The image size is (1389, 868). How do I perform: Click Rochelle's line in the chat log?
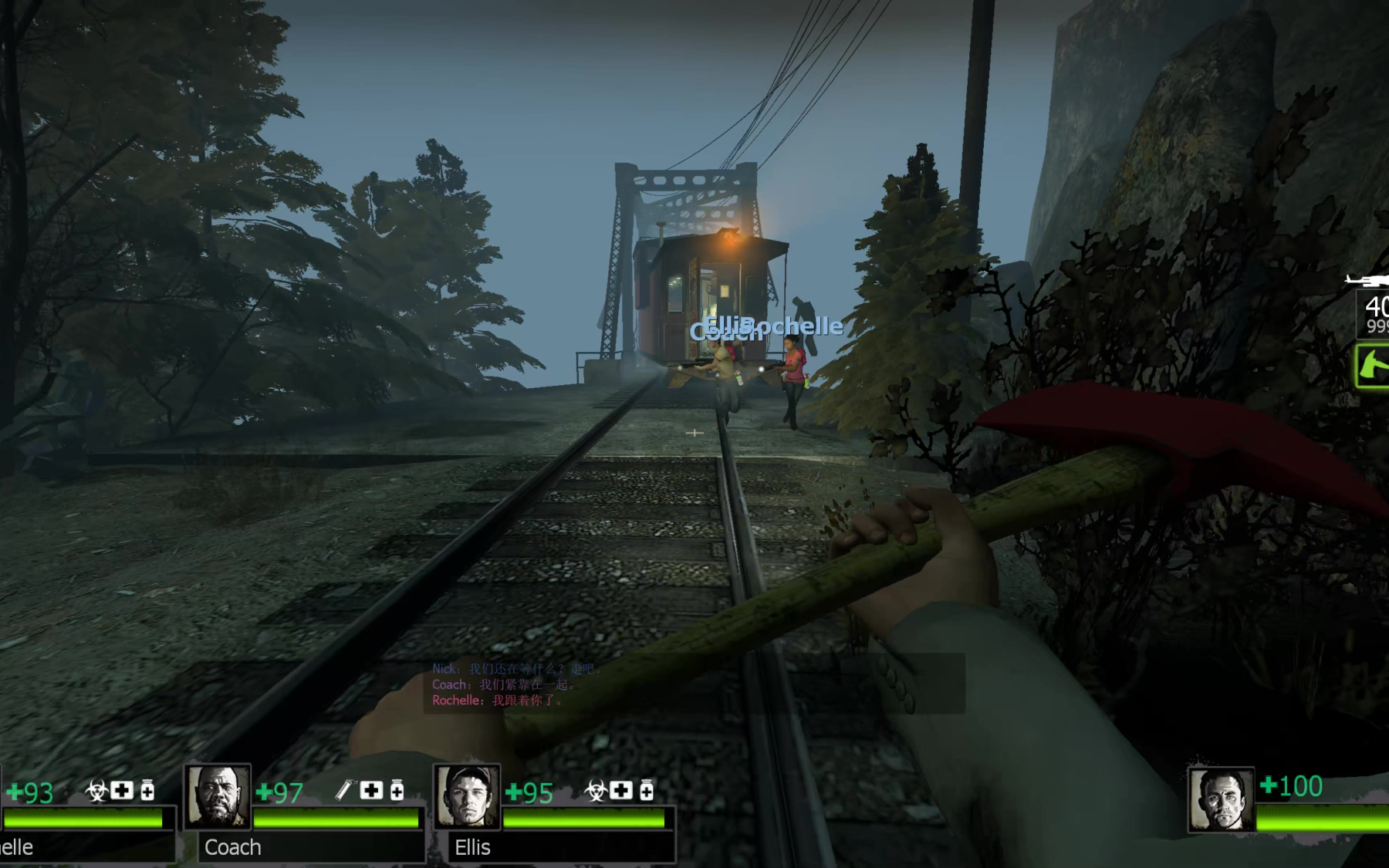tap(498, 701)
